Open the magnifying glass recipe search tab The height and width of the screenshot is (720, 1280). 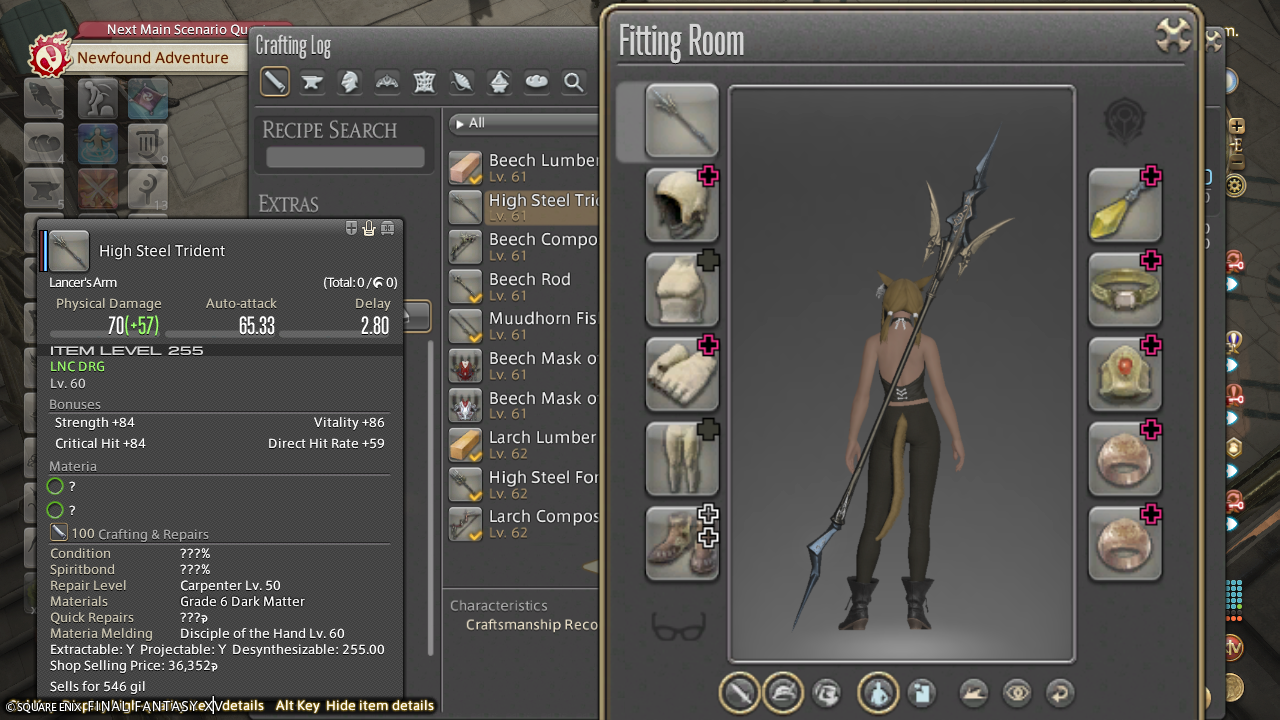click(x=574, y=82)
